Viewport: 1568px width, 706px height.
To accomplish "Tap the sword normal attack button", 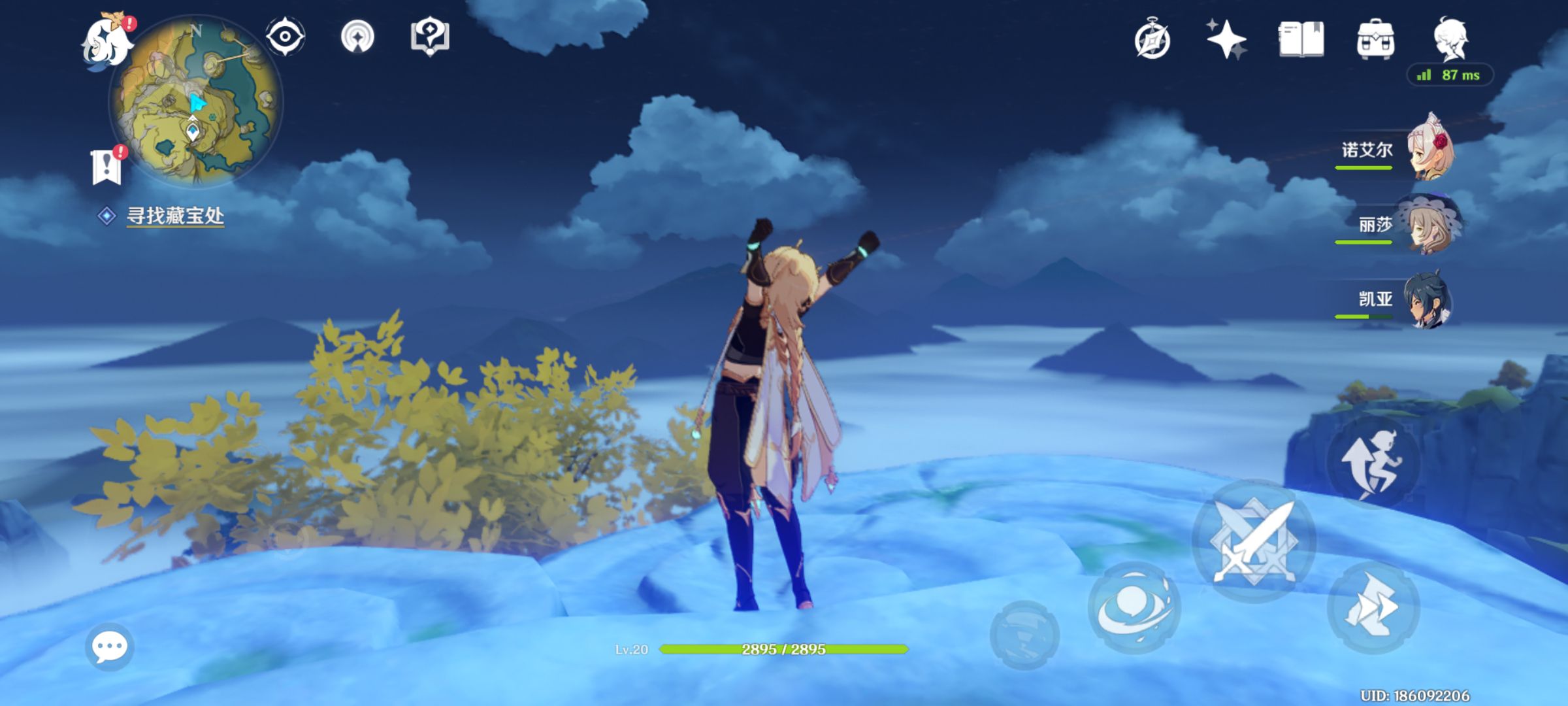I will (x=1254, y=541).
